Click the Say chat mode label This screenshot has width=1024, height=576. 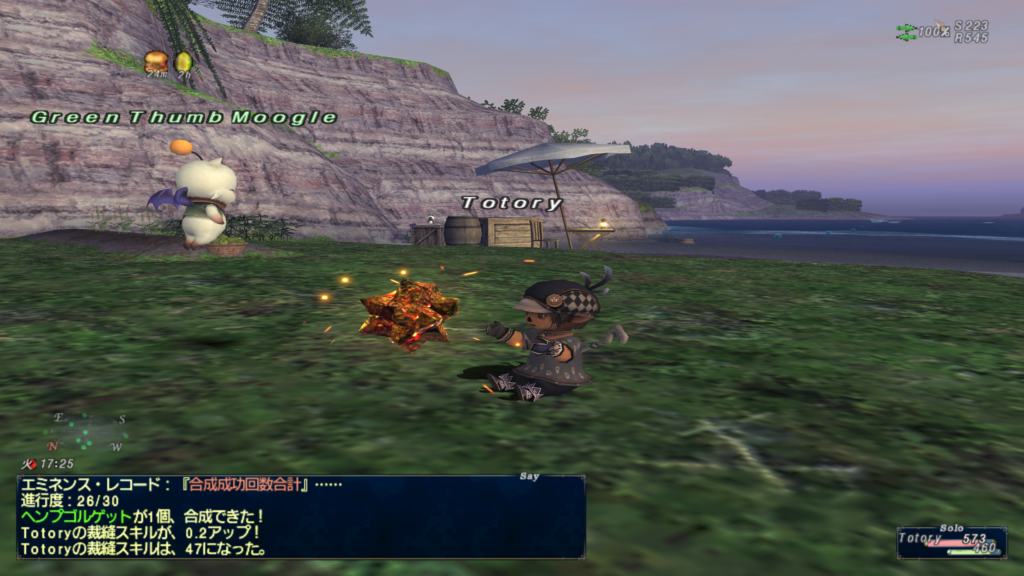[x=530, y=477]
